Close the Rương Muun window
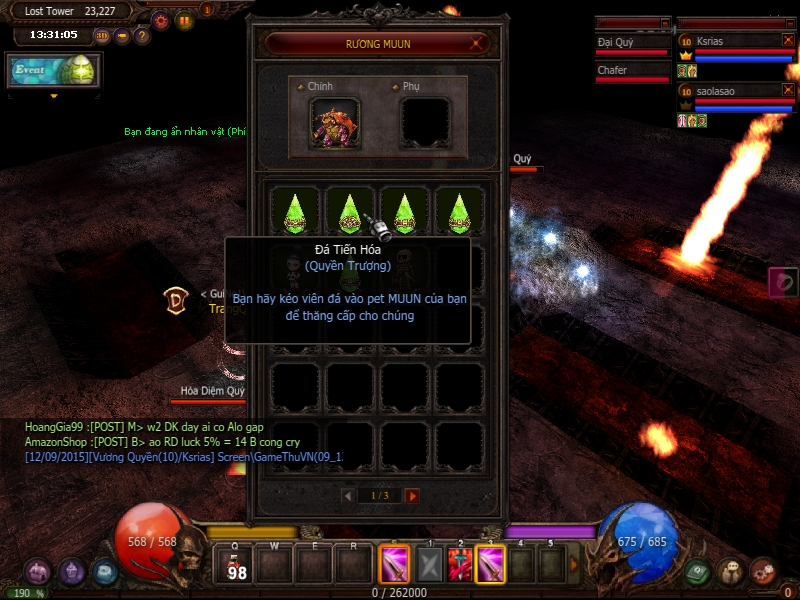 [479, 43]
